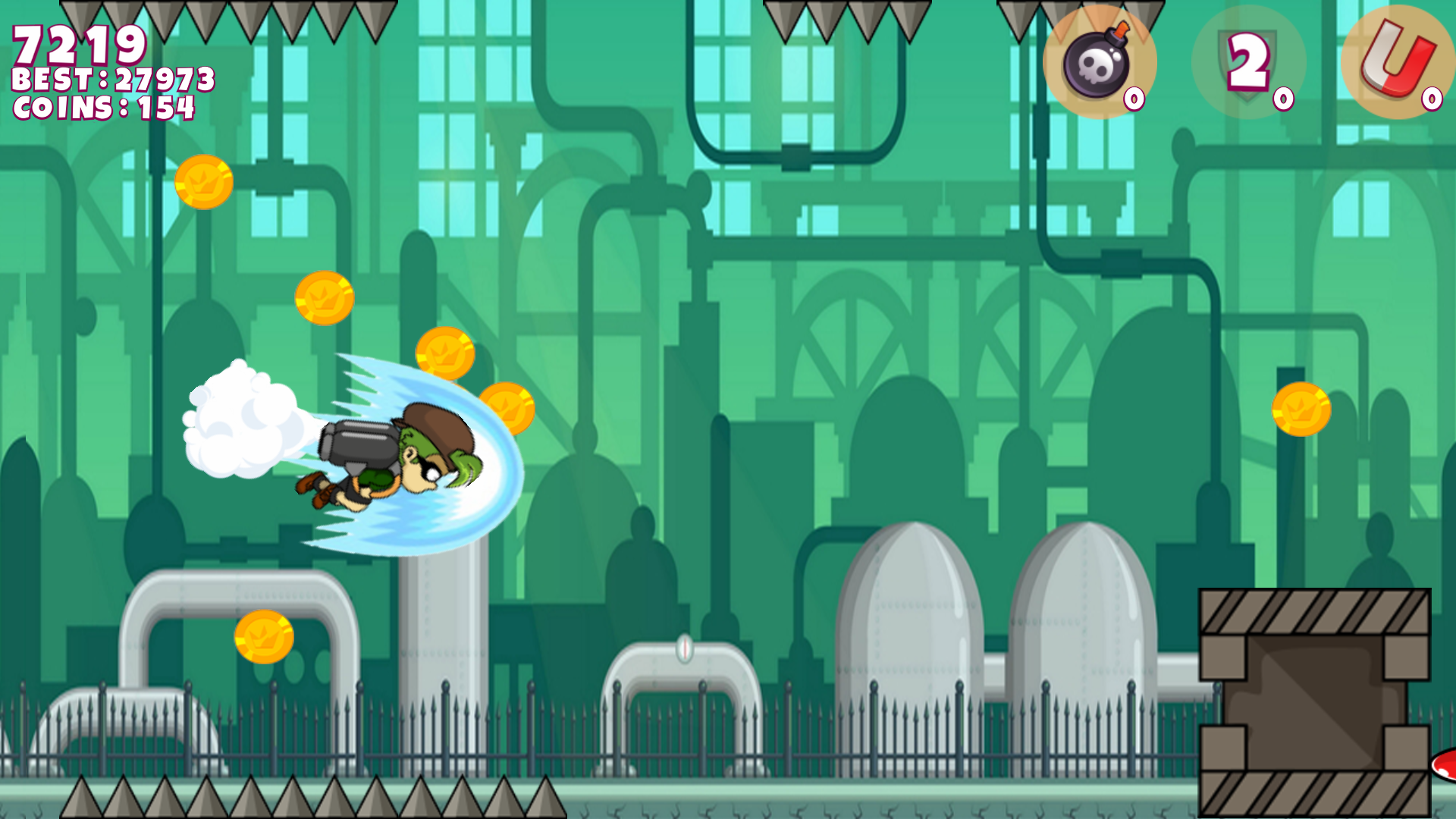The image size is (1456, 819).
Task: Use the shield power-up showing 2
Action: tap(1246, 62)
